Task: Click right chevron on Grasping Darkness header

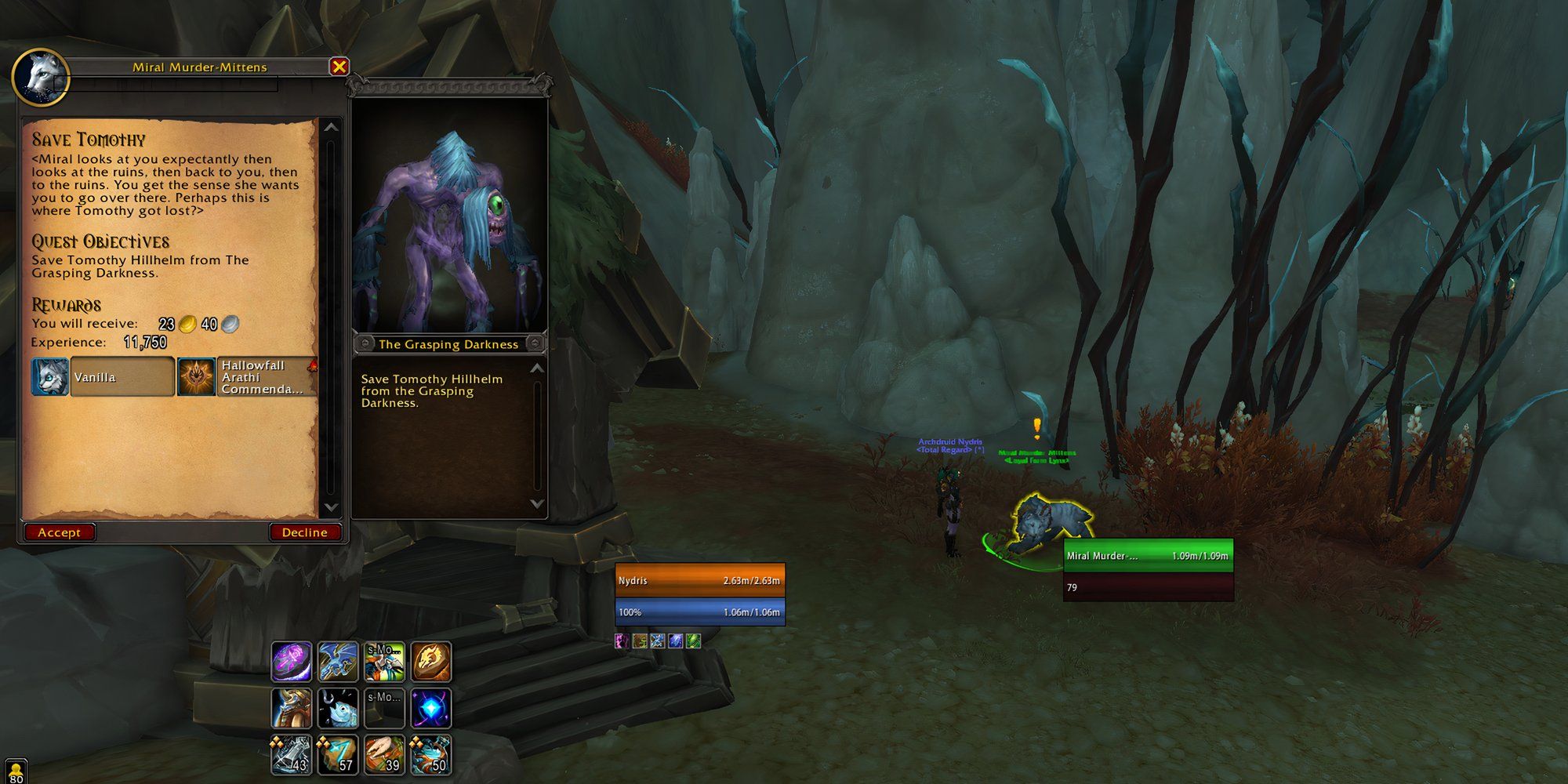Action: (x=533, y=344)
